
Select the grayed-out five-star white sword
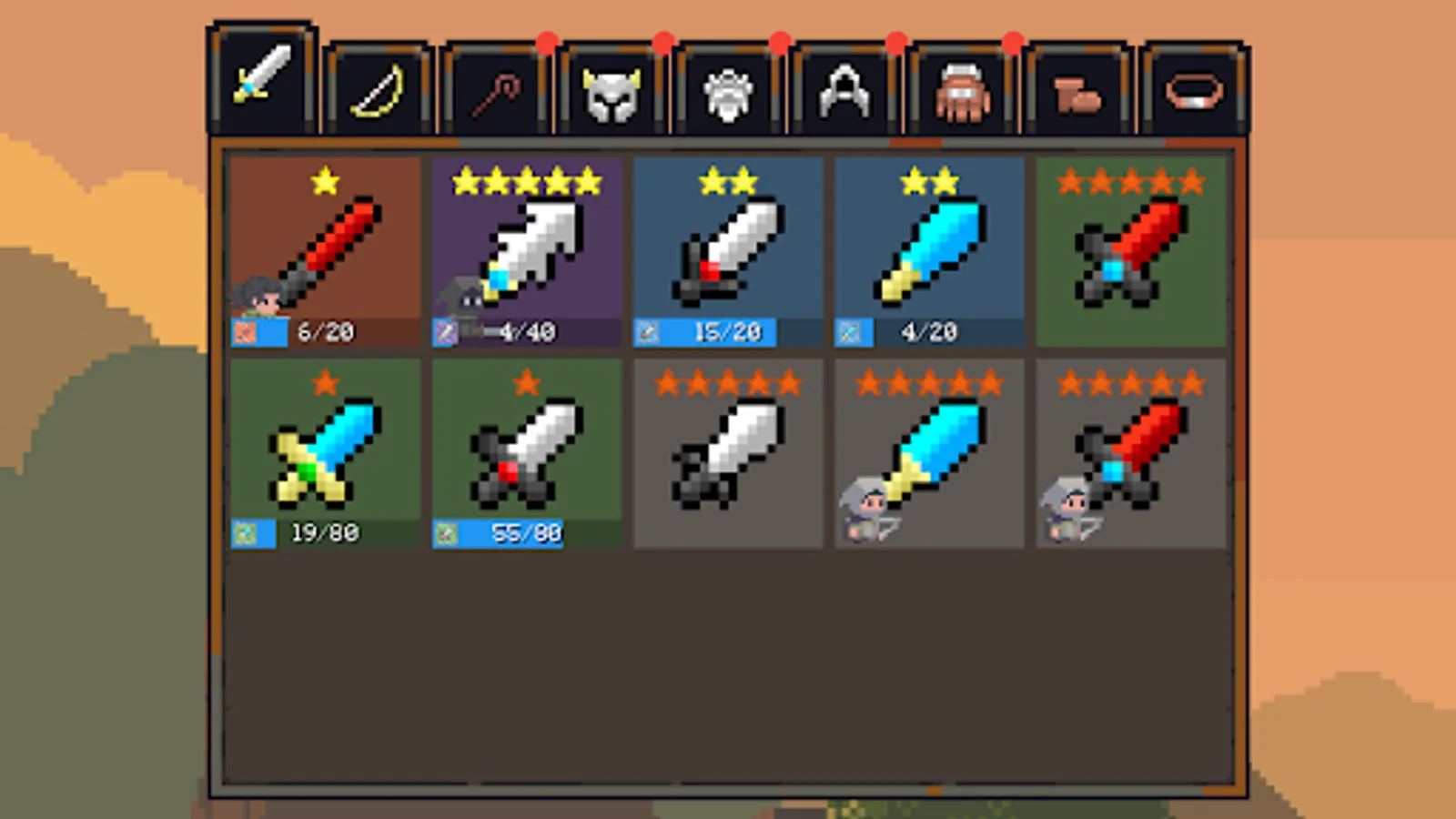click(x=726, y=450)
